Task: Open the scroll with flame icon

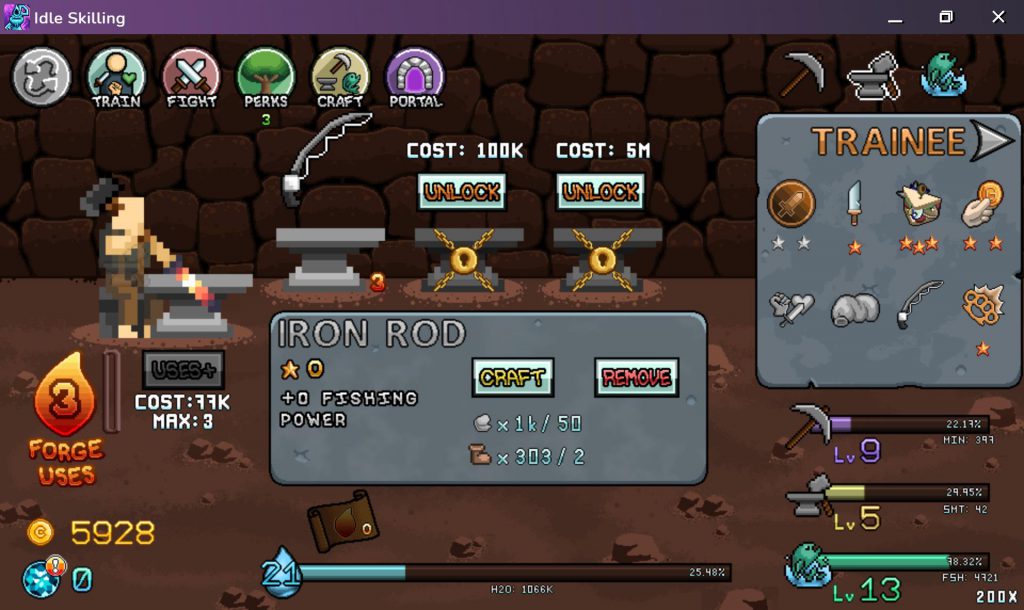Action: (343, 521)
